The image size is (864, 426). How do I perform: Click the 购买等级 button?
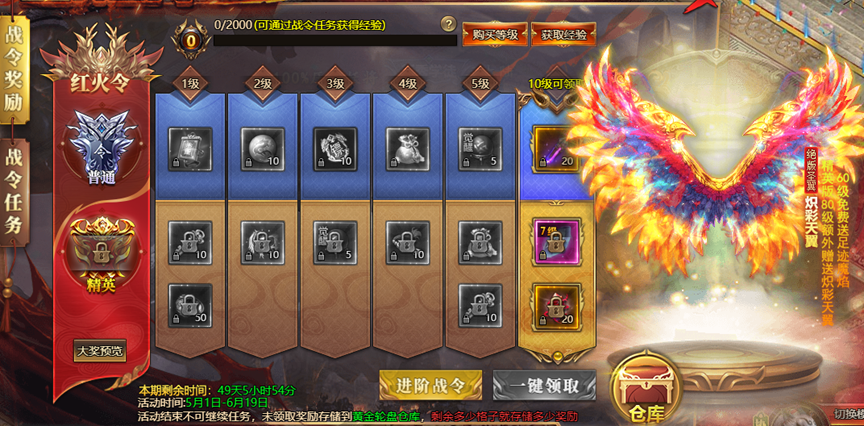point(495,34)
